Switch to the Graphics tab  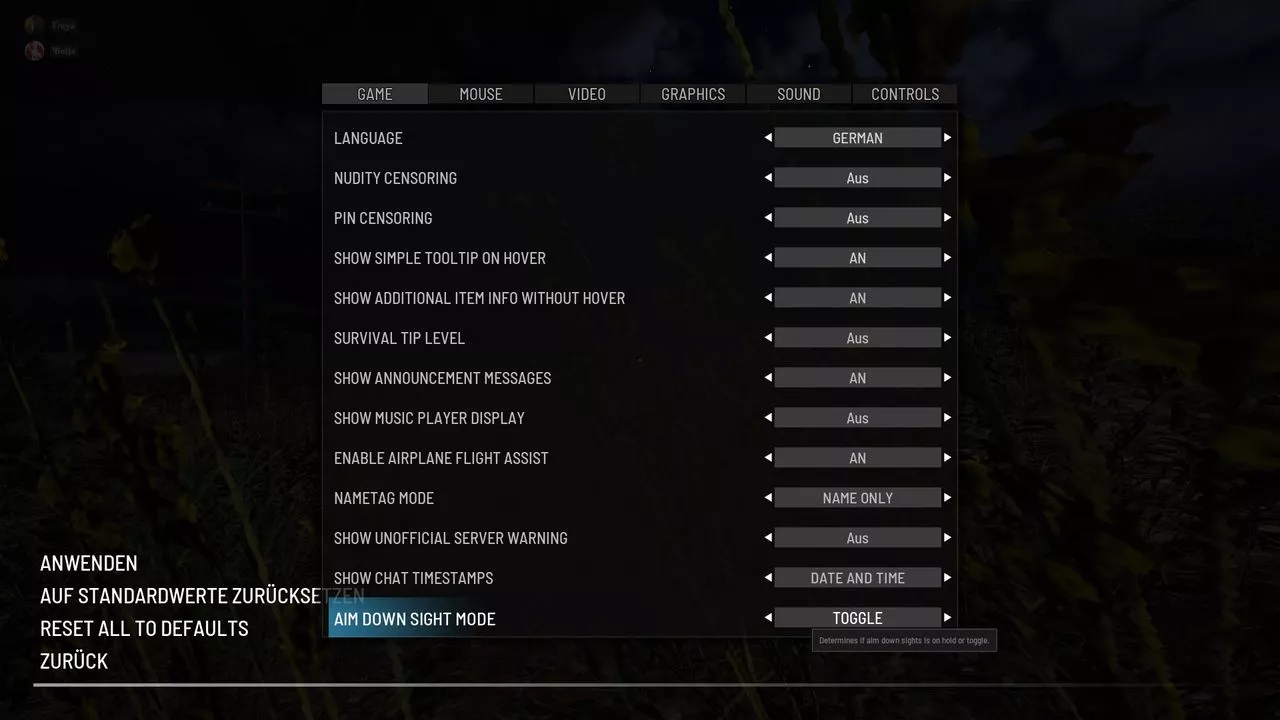click(693, 94)
